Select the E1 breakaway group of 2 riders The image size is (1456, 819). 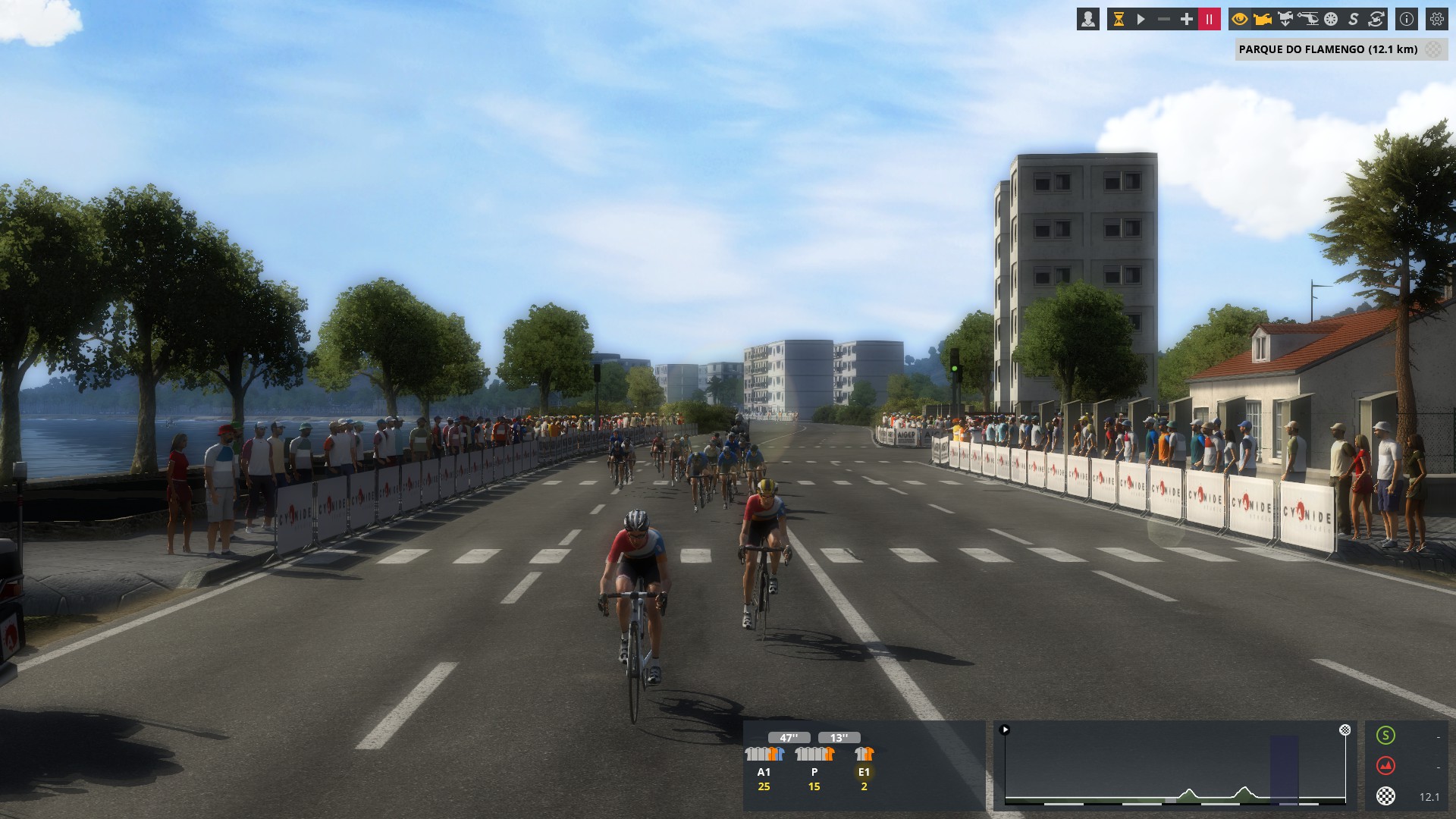(864, 767)
